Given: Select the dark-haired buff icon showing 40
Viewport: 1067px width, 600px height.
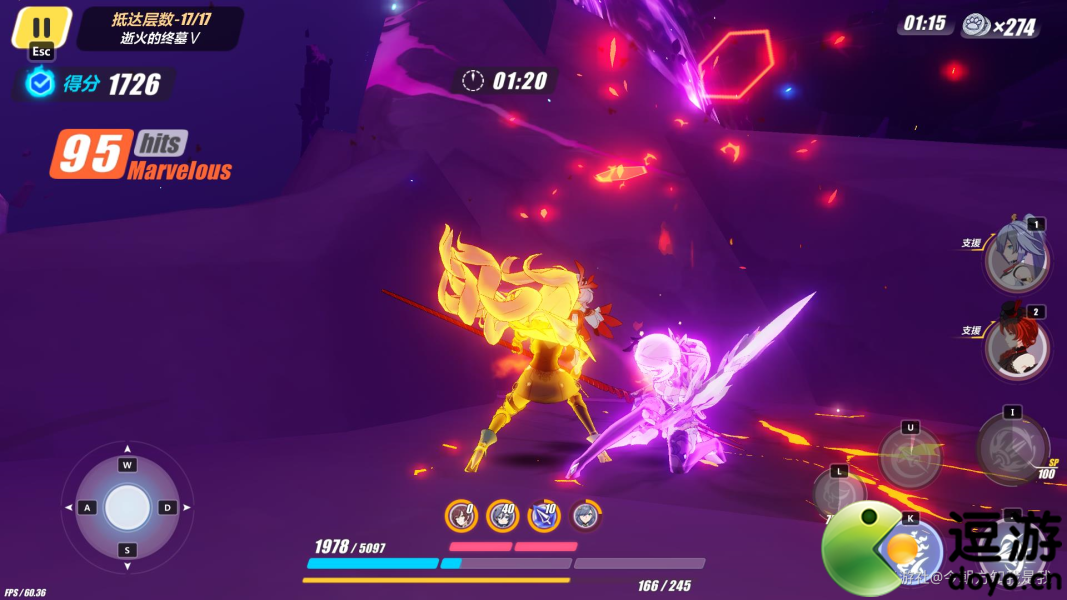Looking at the screenshot, I should click(x=502, y=515).
